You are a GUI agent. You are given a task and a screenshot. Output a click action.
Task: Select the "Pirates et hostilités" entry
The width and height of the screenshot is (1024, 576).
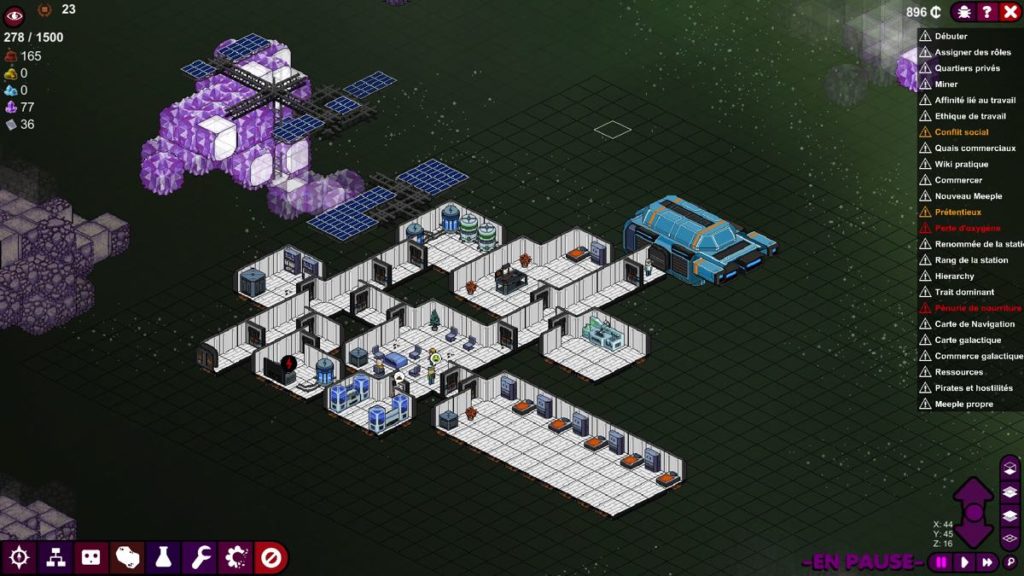click(973, 388)
